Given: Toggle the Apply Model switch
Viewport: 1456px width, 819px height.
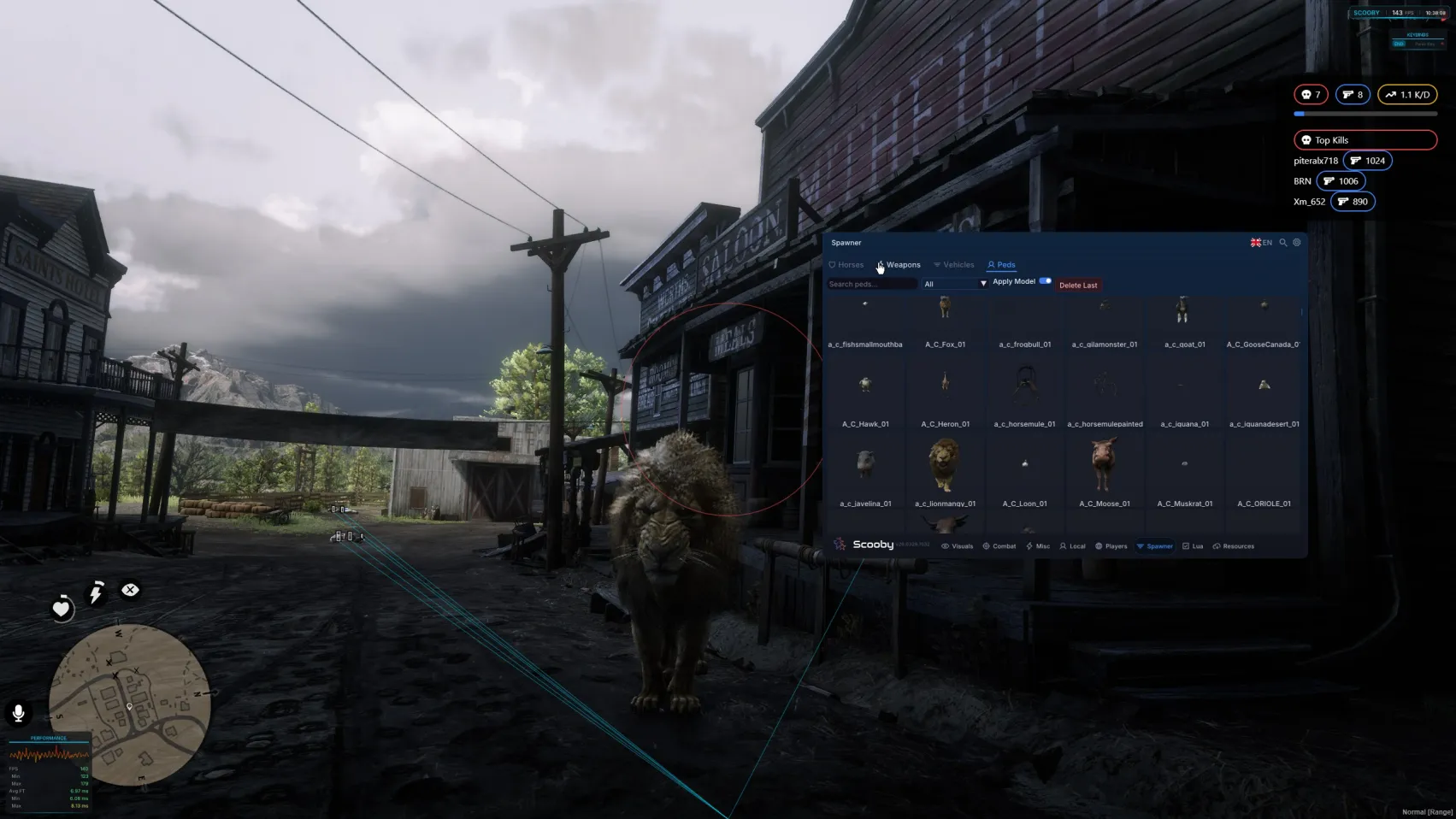Looking at the screenshot, I should pos(1045,281).
